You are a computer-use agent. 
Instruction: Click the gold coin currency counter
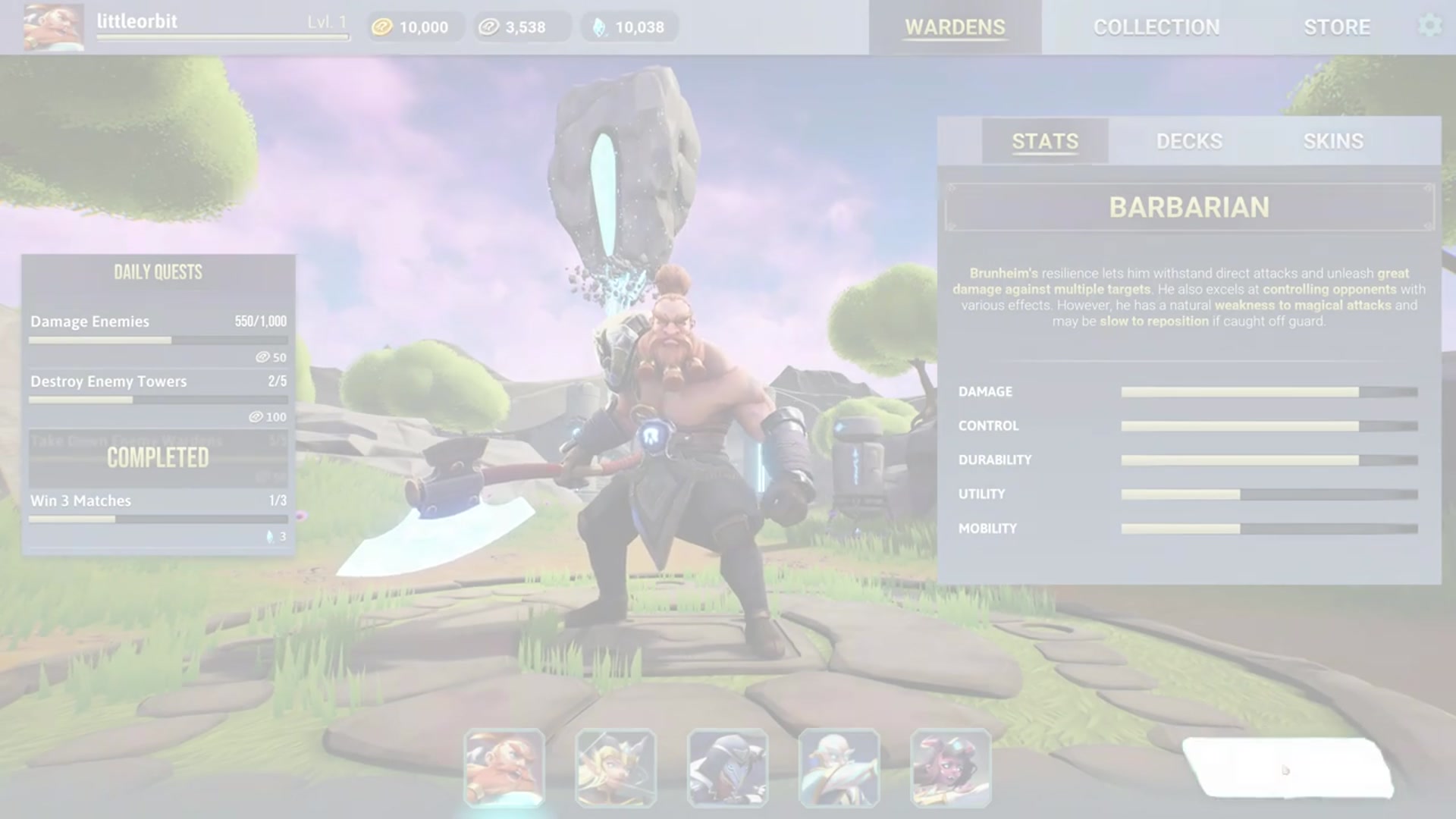pos(414,27)
